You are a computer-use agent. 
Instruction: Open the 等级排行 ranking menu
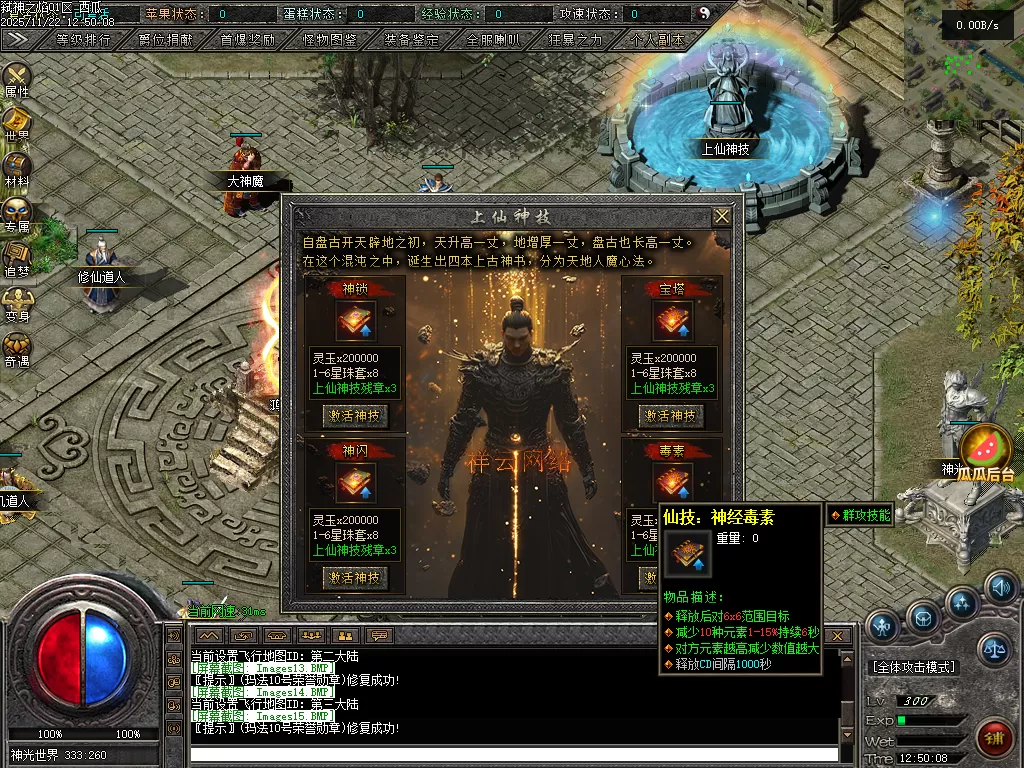(x=83, y=40)
